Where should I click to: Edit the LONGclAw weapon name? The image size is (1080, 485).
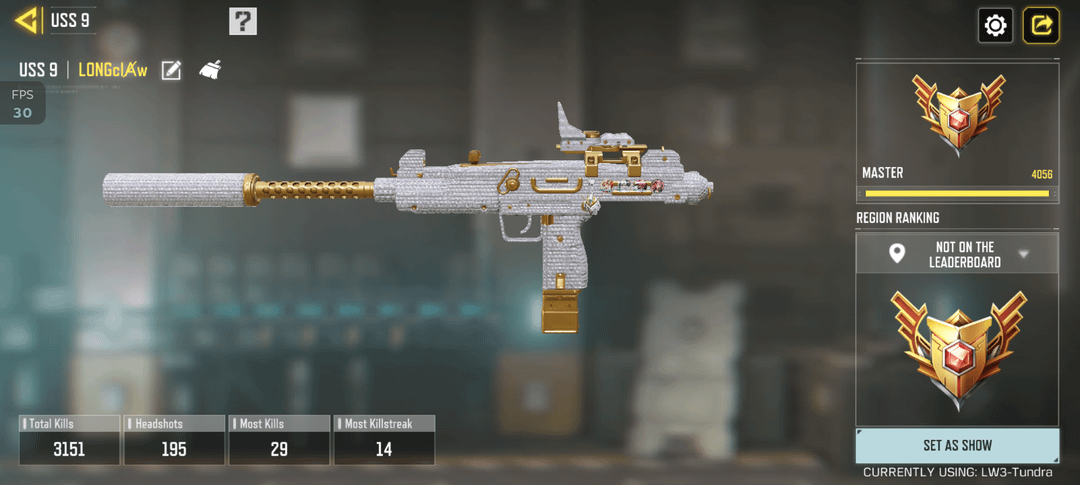(171, 70)
